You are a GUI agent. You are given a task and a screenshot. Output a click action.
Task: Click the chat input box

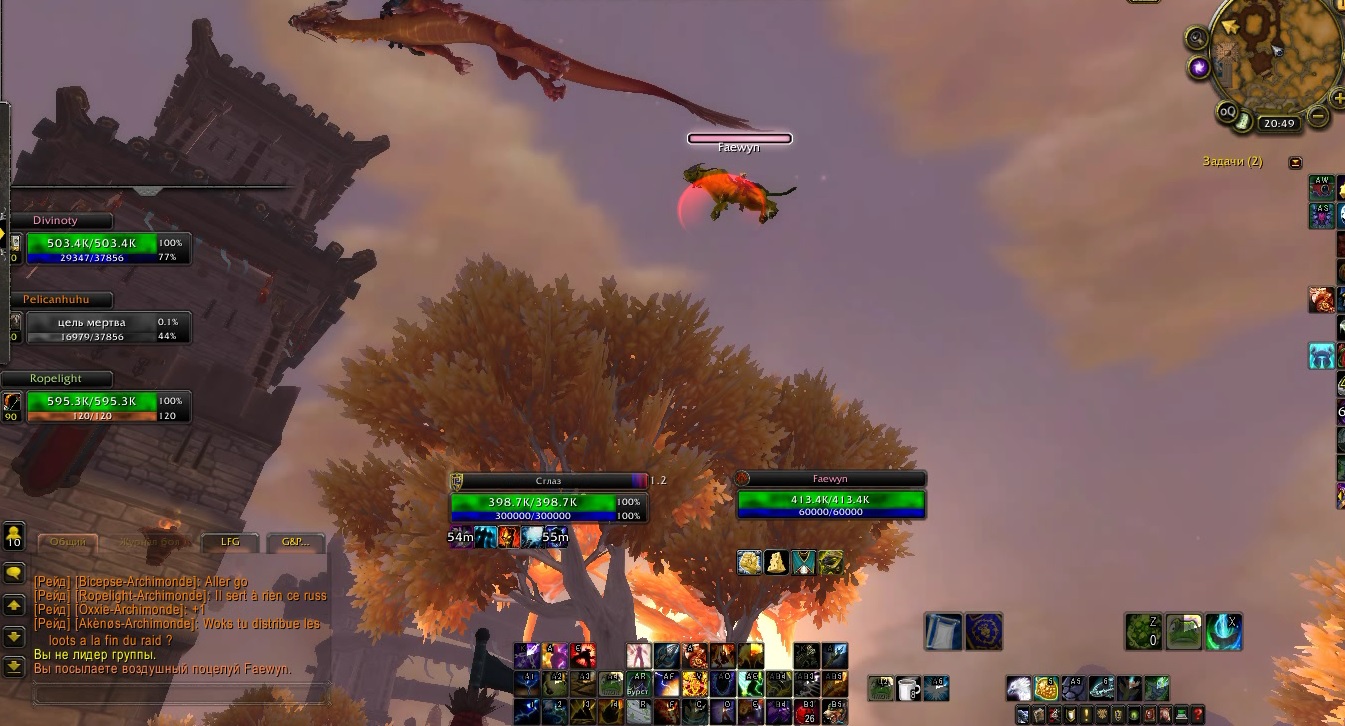(x=180, y=693)
